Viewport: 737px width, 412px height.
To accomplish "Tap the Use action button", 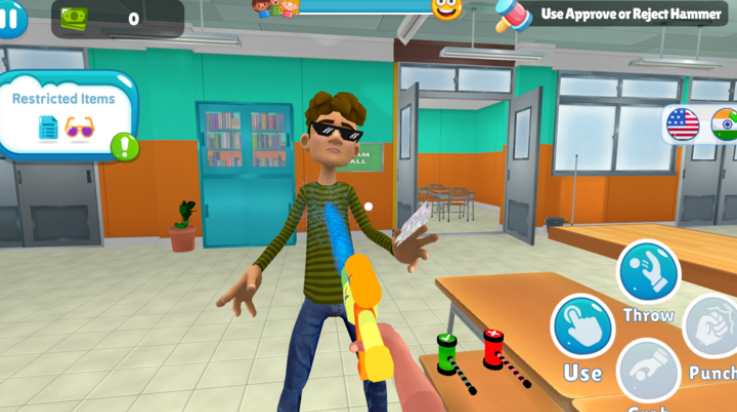I will [x=583, y=327].
